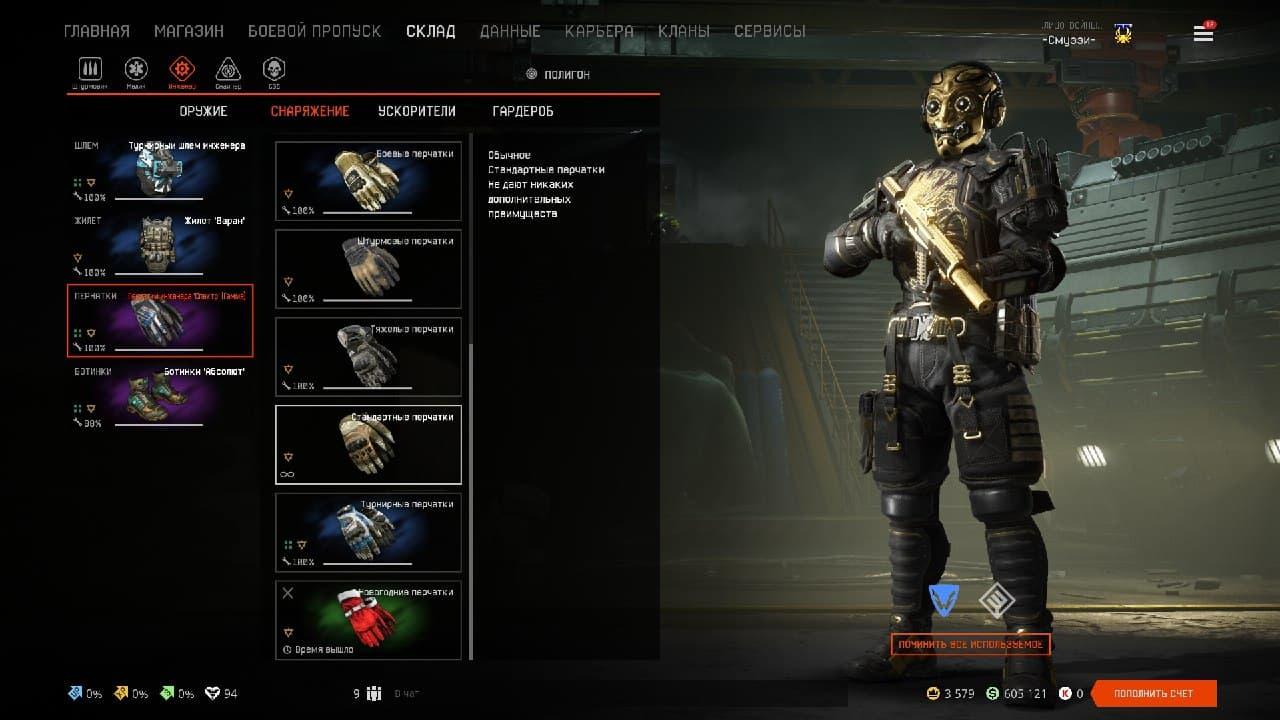Open the Карьера career section
Viewport: 1280px width, 720px height.
coord(599,31)
